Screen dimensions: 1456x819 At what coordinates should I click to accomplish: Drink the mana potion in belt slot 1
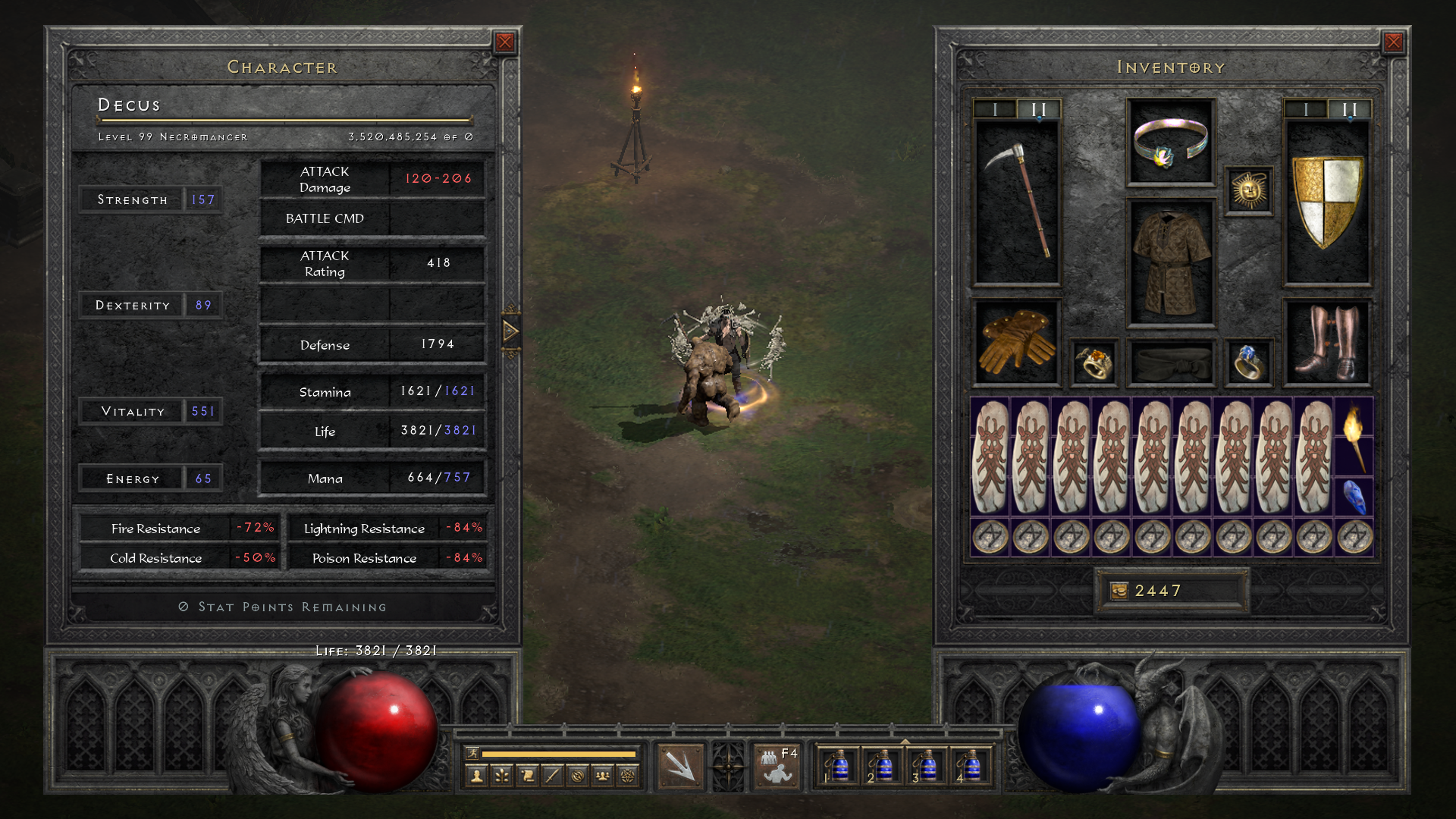coord(842,767)
